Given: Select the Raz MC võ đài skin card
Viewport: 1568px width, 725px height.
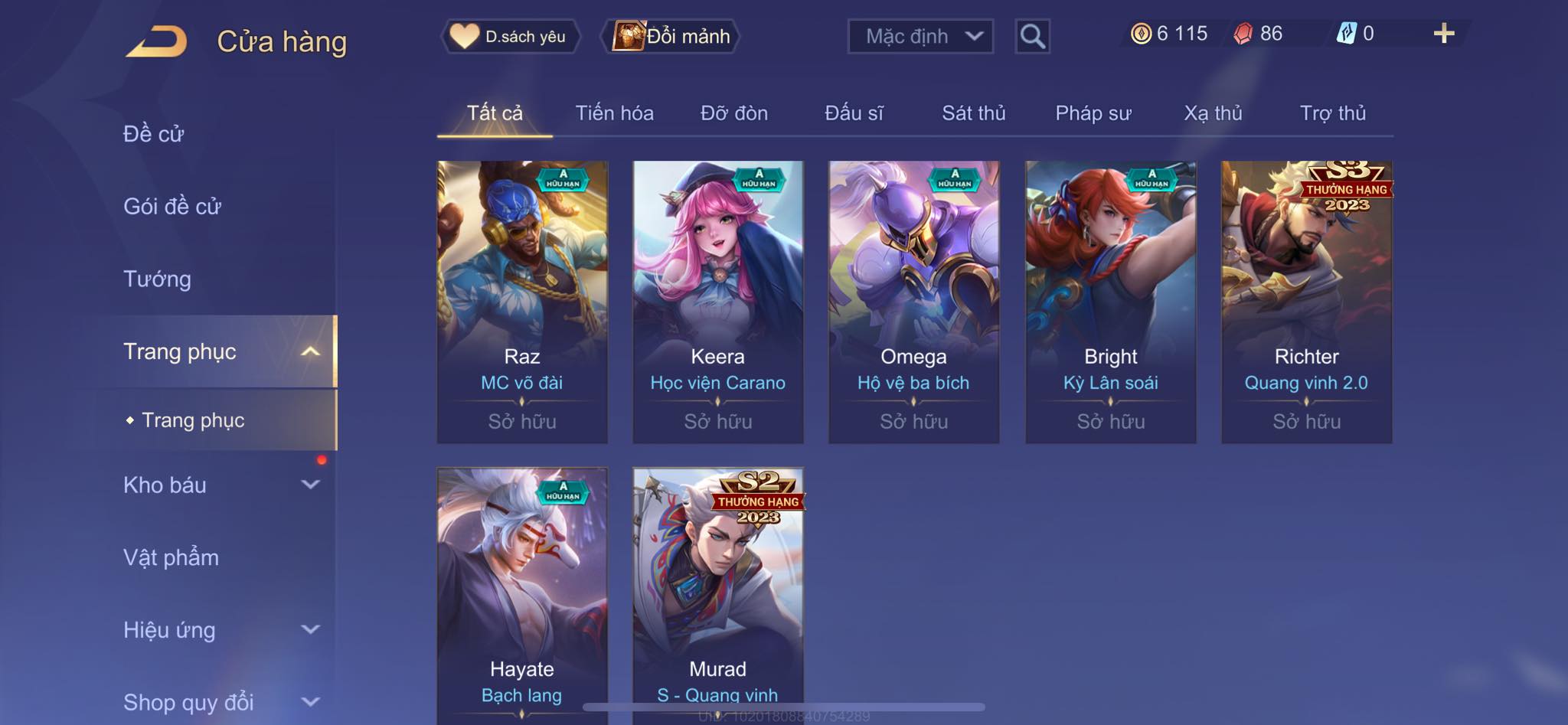Looking at the screenshot, I should click(522, 302).
